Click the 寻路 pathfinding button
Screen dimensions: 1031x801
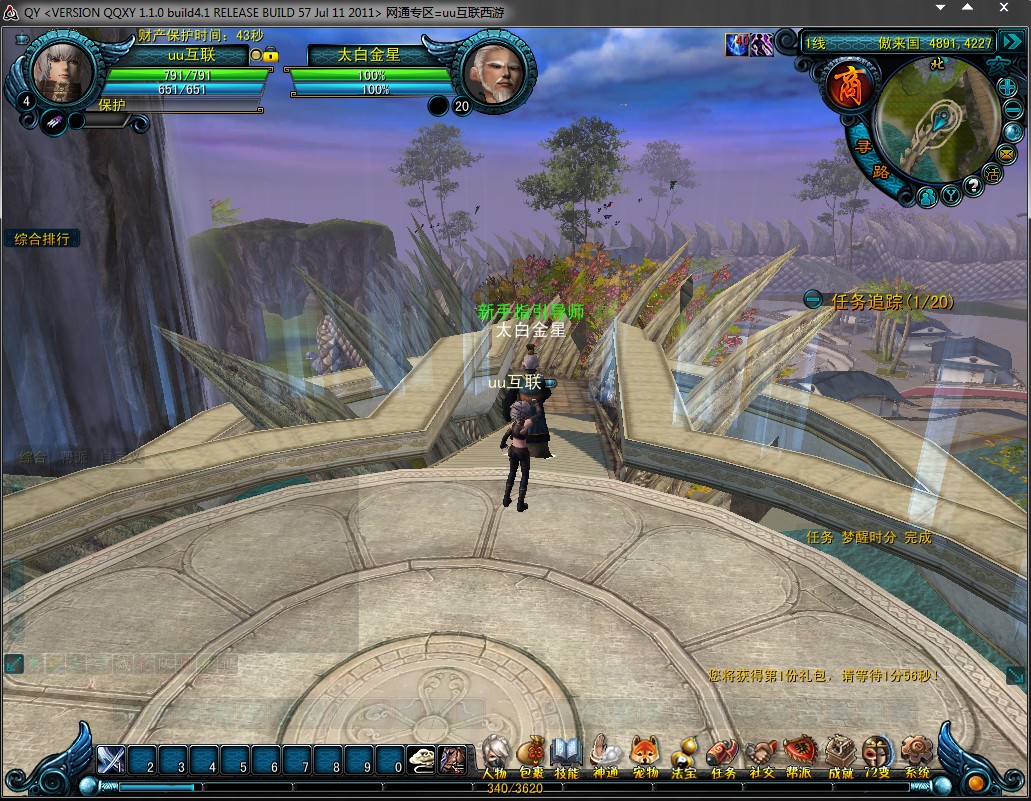(866, 158)
